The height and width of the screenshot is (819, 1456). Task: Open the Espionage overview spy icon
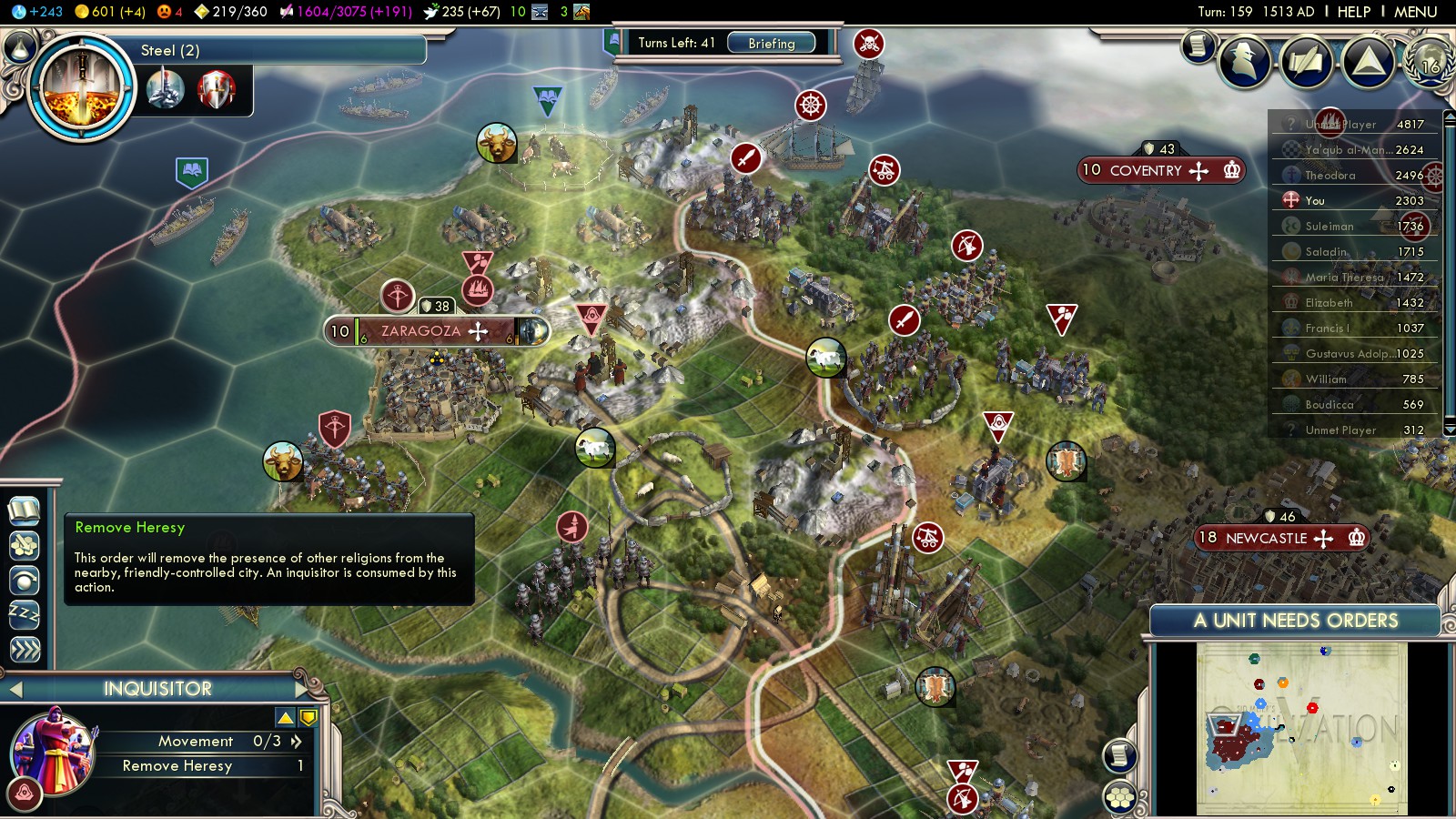(x=1244, y=62)
